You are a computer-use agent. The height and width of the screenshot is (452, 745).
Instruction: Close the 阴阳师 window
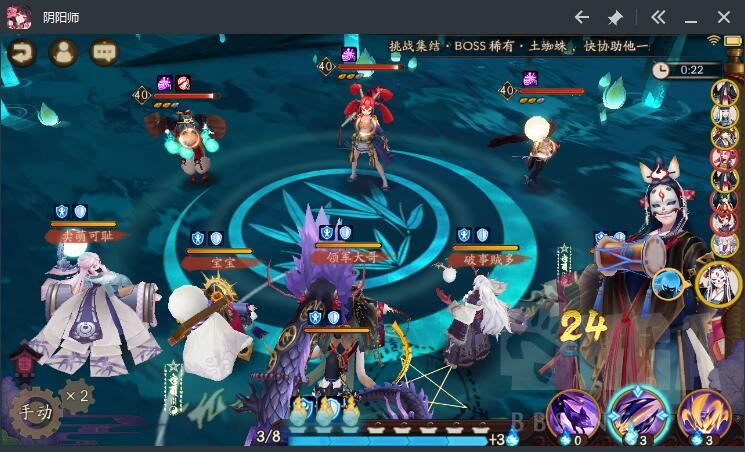point(724,17)
